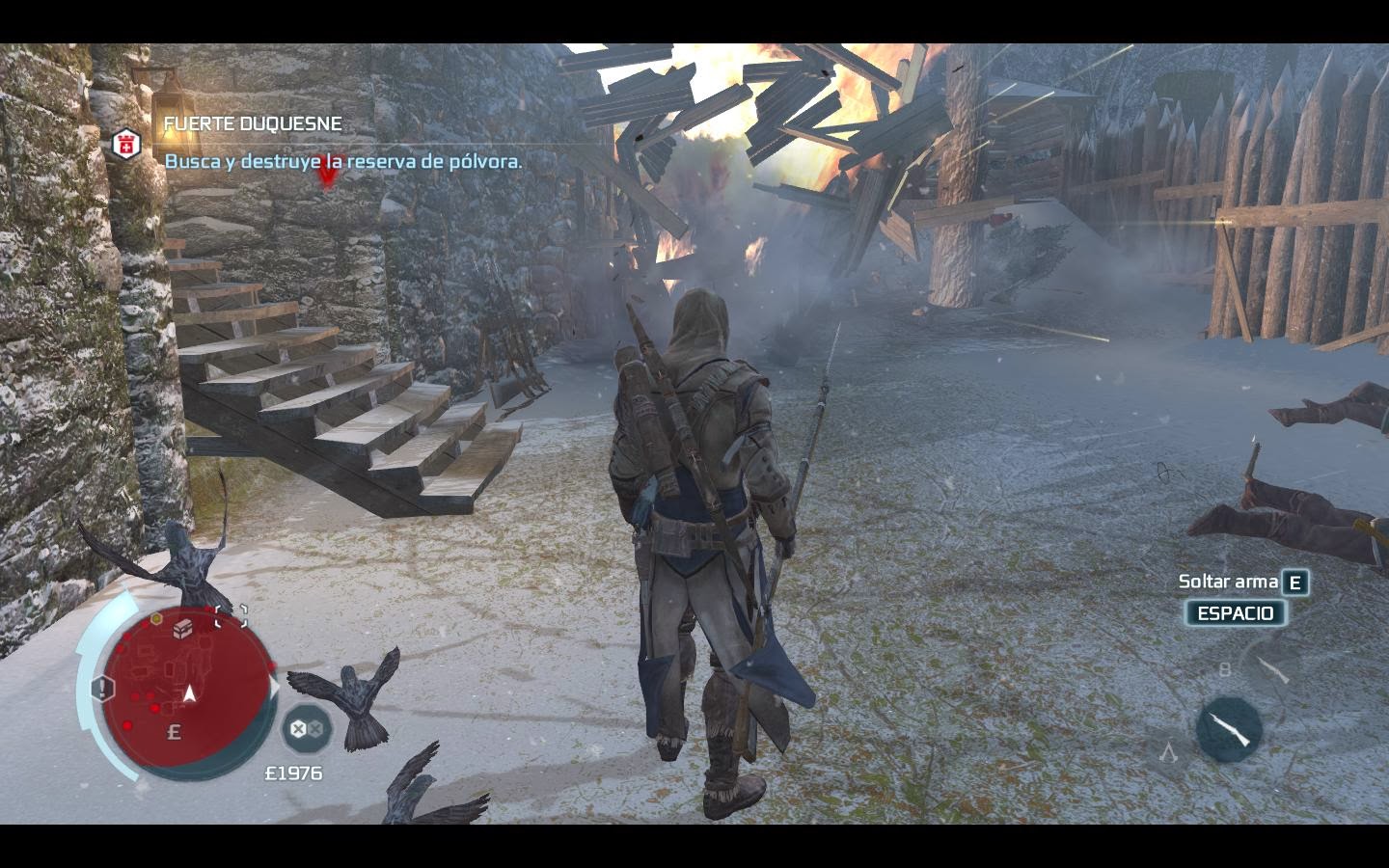Toggle the white direction arrow on minimap's right edge

tap(275, 685)
